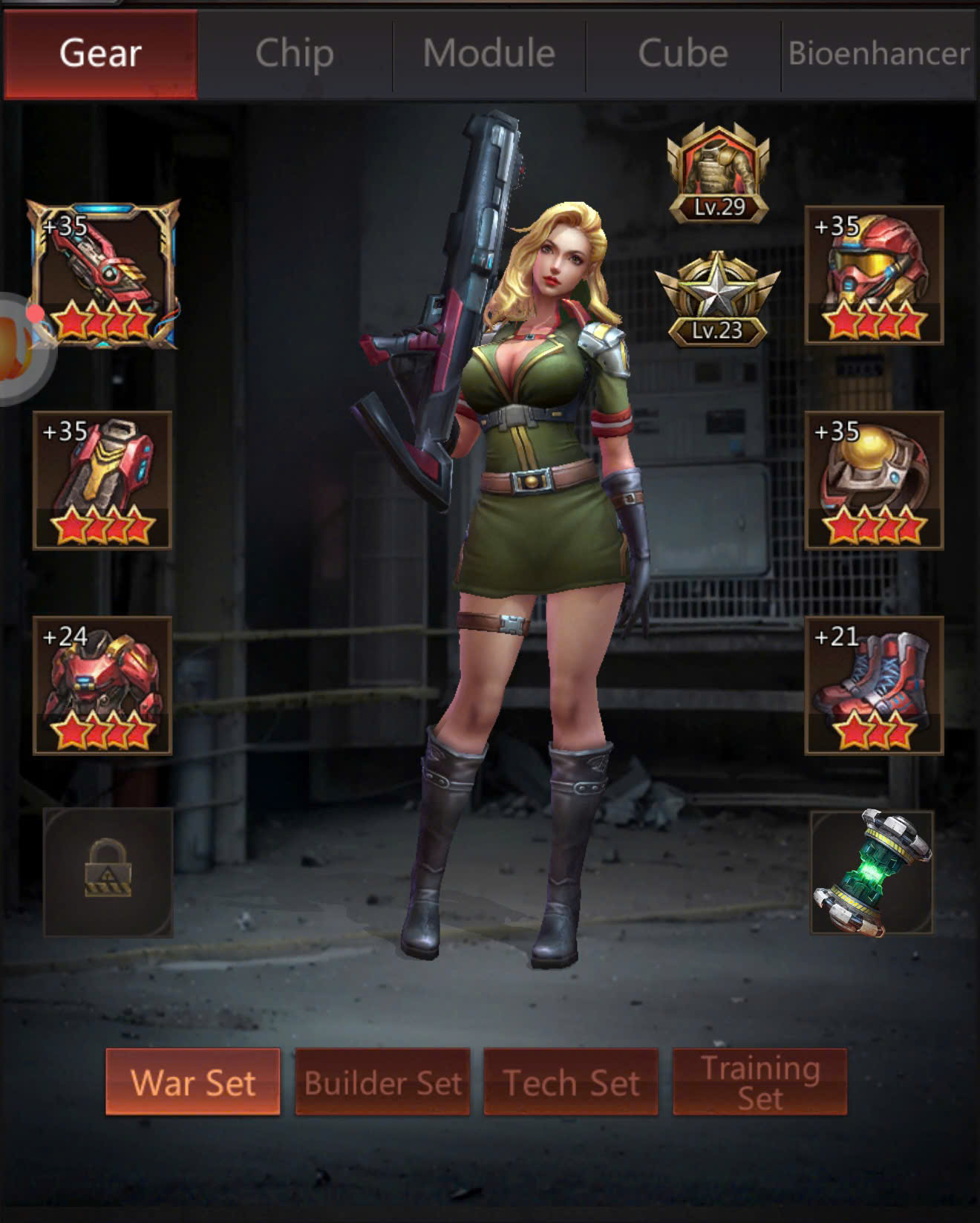Tap the locked gear slot with padlock

point(108,872)
